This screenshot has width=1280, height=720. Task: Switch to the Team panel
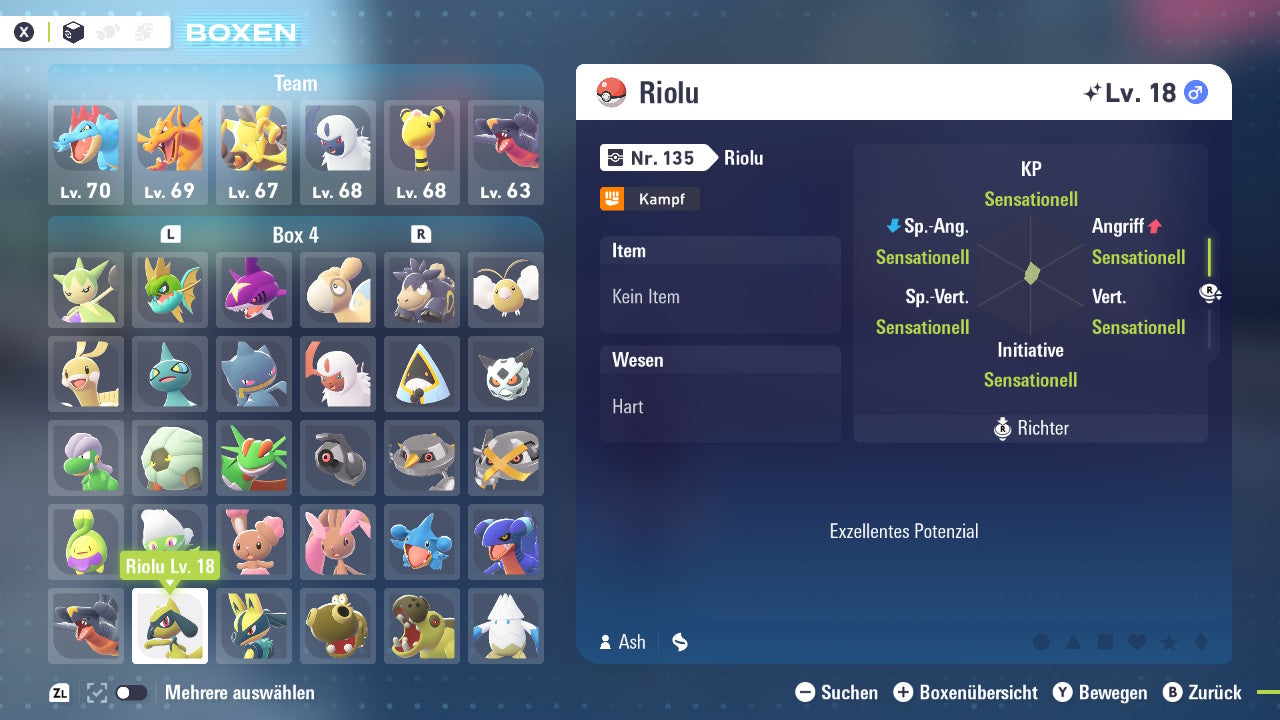[295, 83]
